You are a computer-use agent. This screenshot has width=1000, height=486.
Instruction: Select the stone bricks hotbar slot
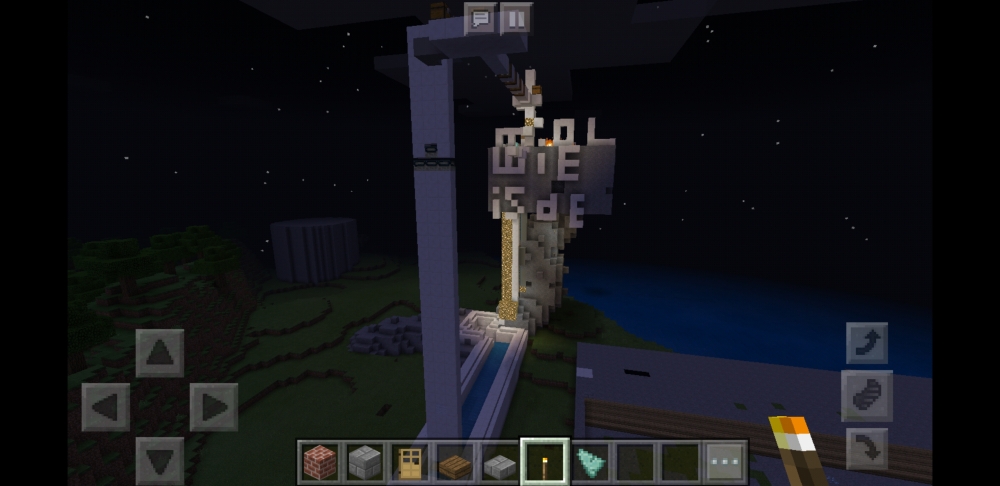(365, 462)
